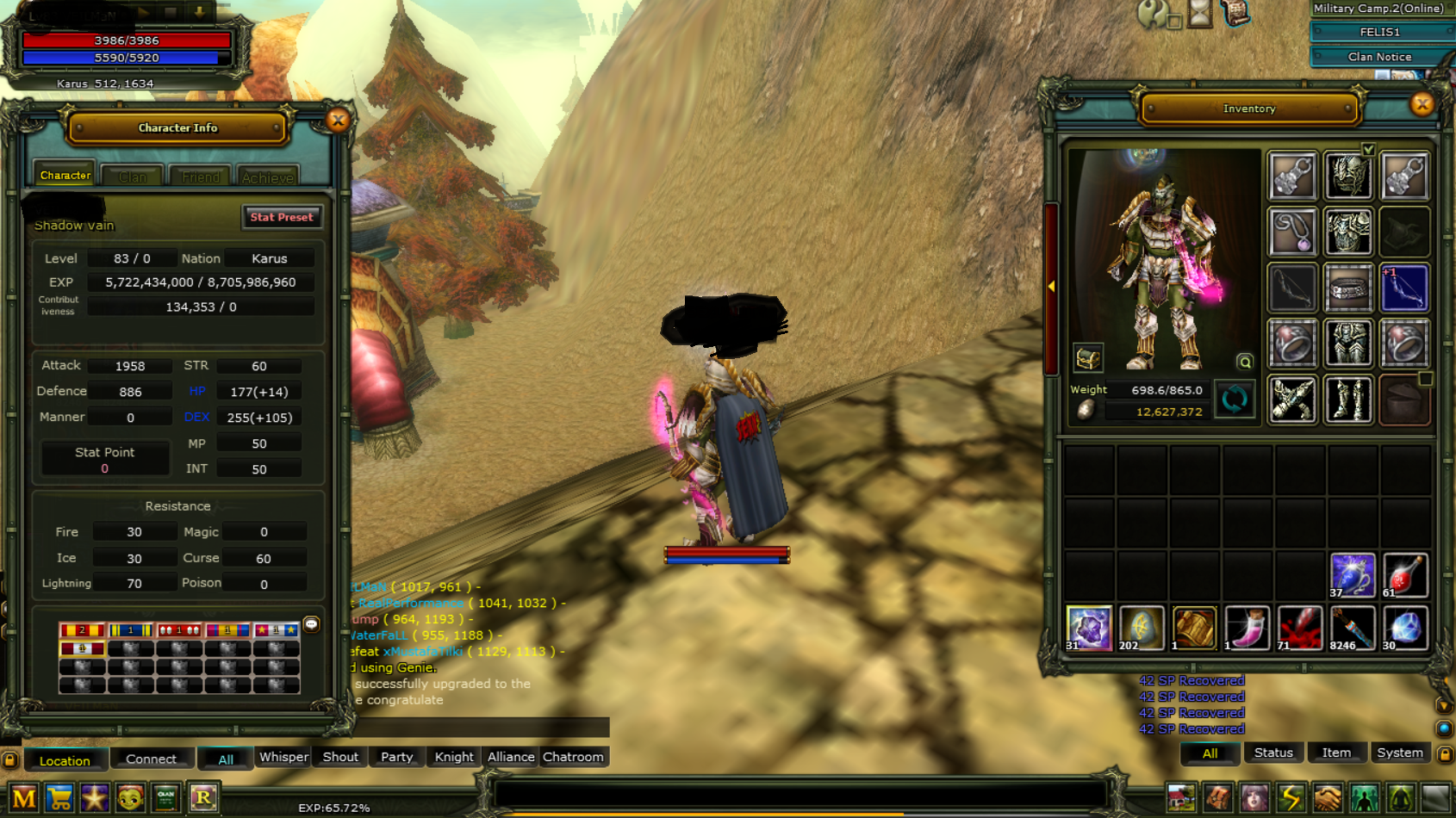Image resolution: width=1456 pixels, height=818 pixels.
Task: Open the shopping cart store icon
Action: point(59,798)
